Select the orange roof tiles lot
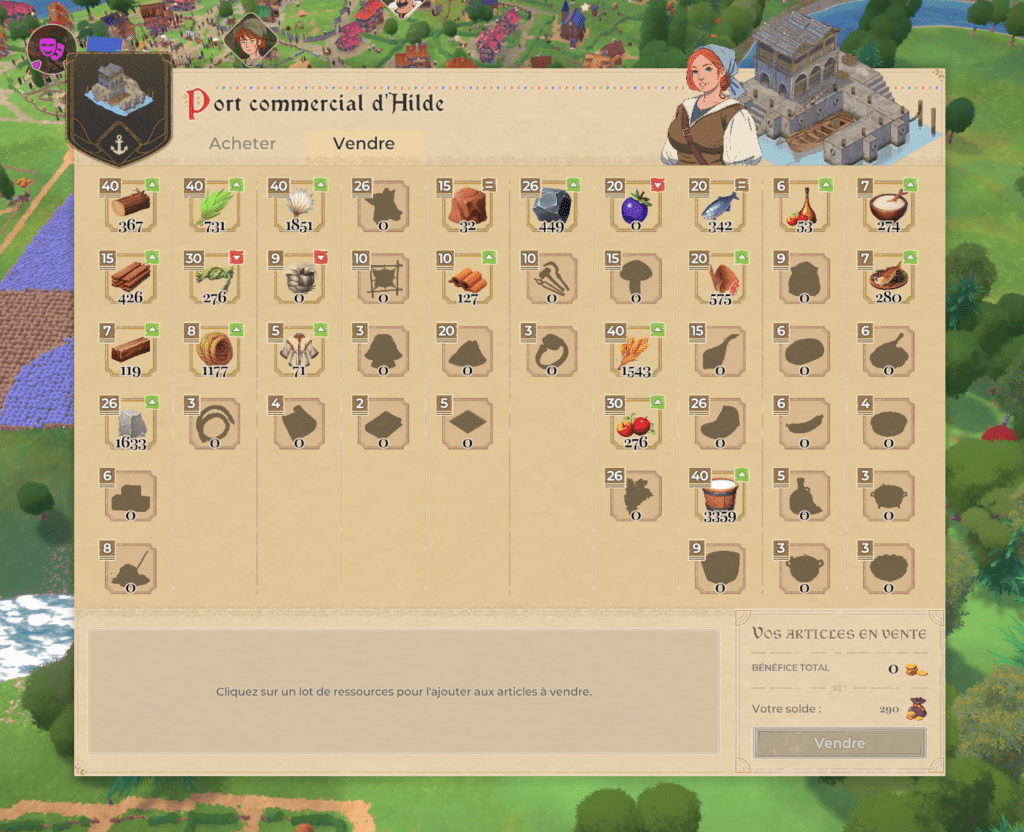Image resolution: width=1024 pixels, height=832 pixels. pos(467,279)
